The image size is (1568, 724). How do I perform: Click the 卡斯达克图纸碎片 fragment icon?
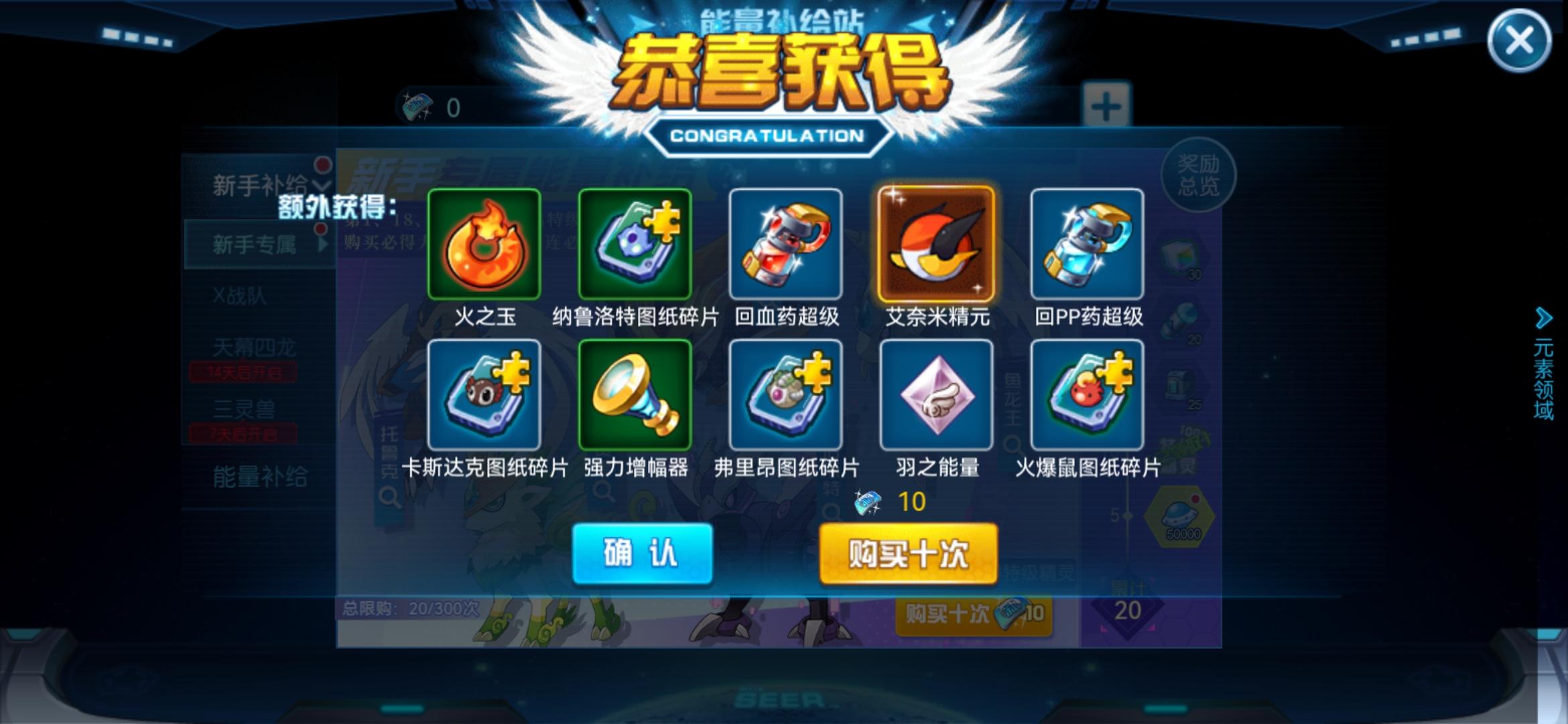[484, 396]
